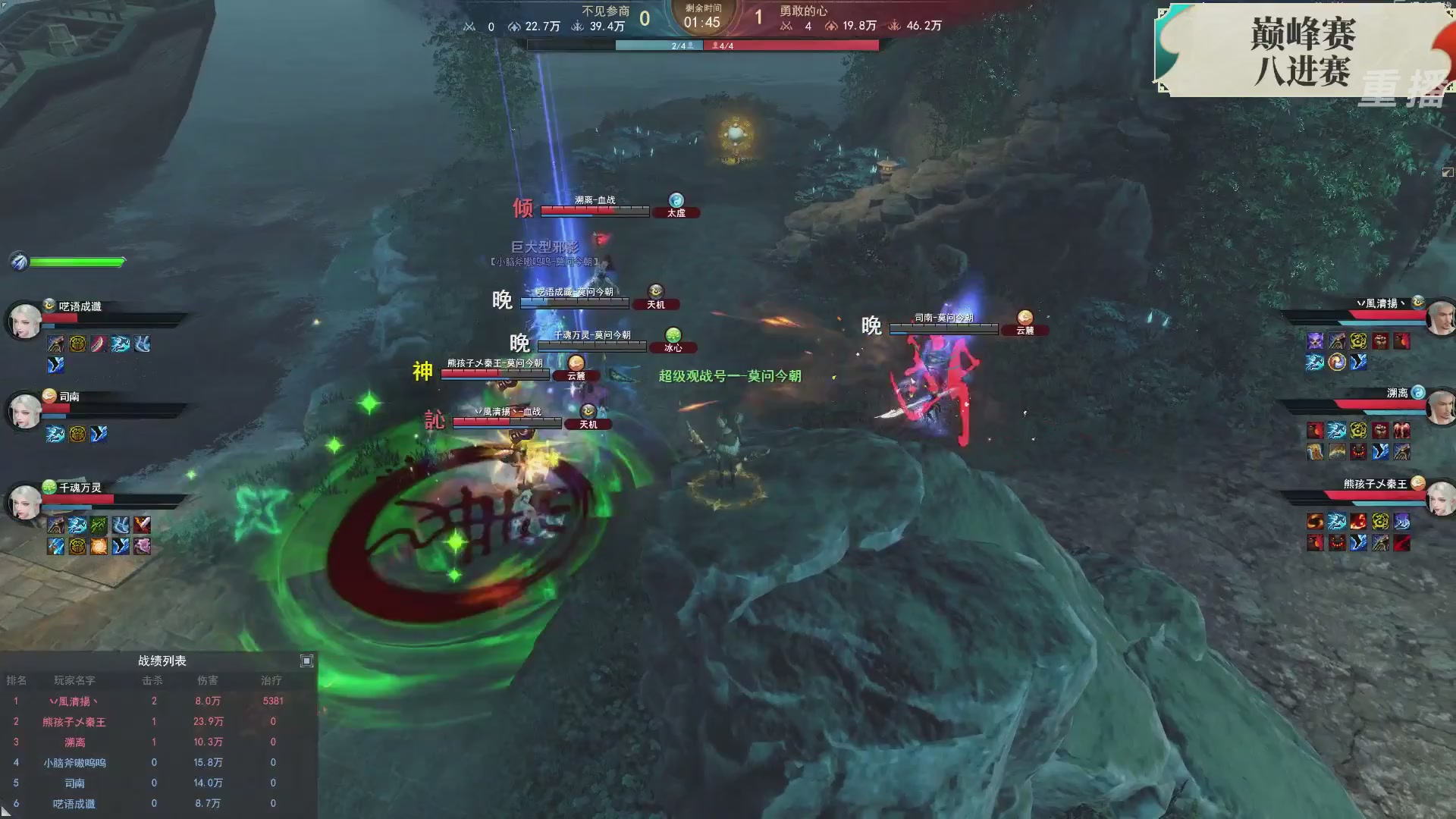Select the first skill icon under 呓语成谶
The image size is (1456, 819).
tap(55, 344)
